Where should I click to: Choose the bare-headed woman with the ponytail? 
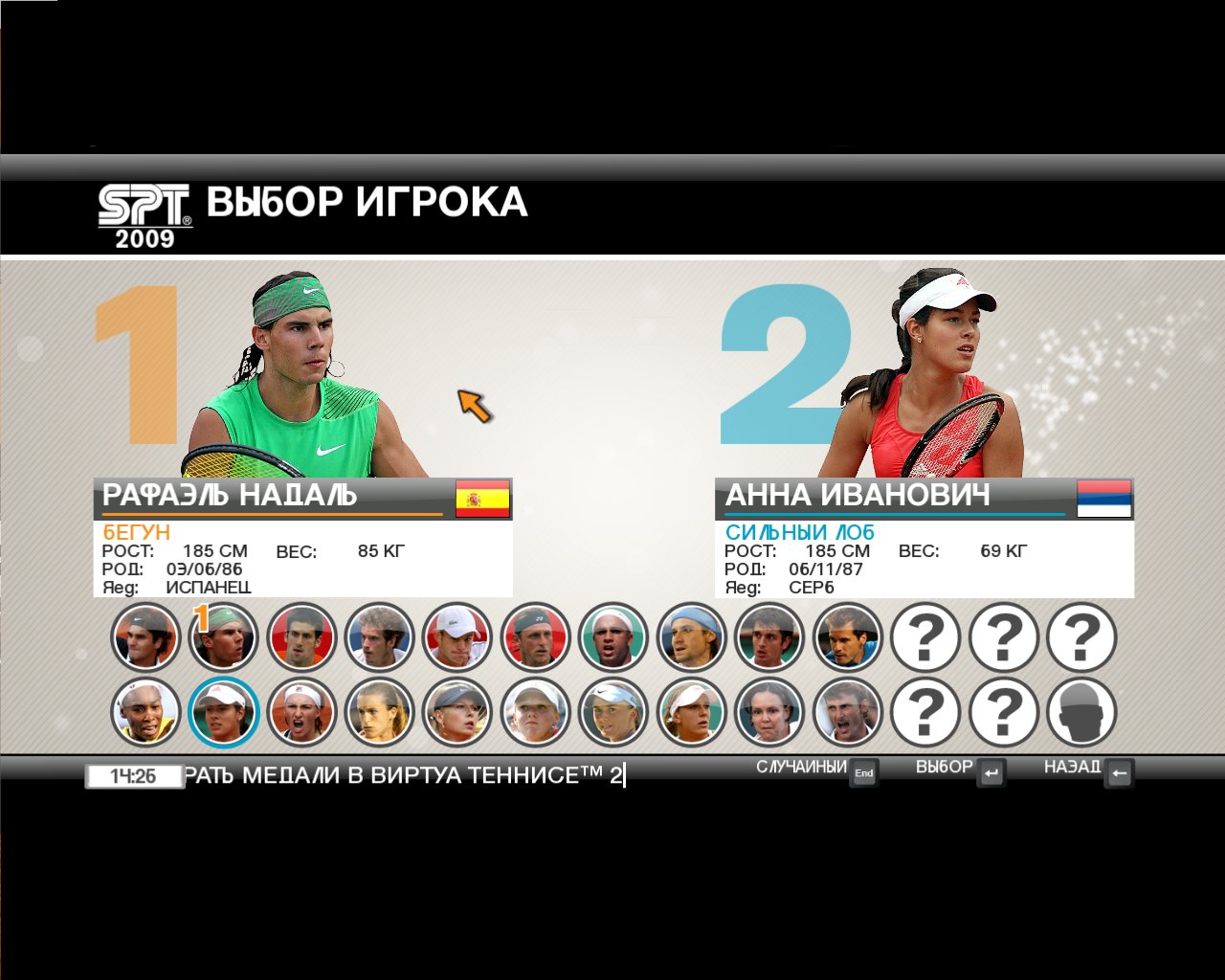(x=380, y=713)
